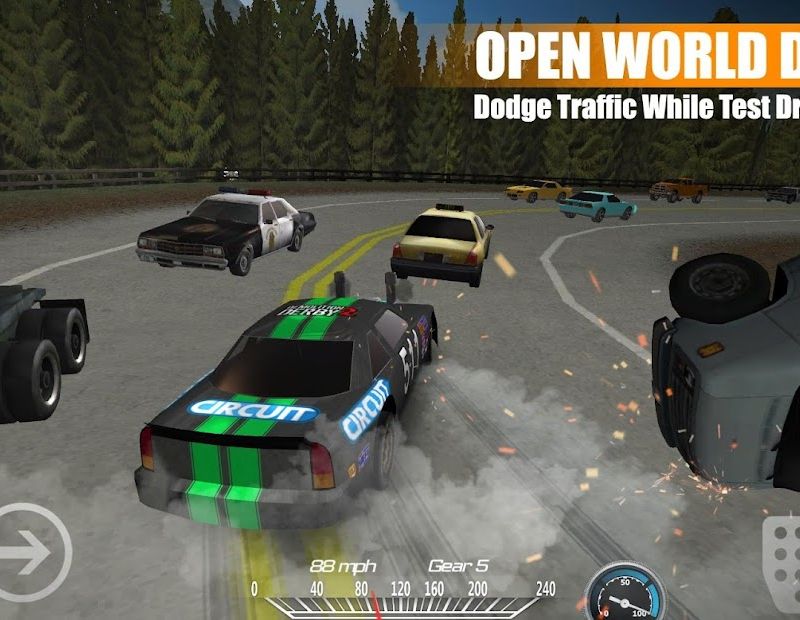This screenshot has width=800, height=620.
Task: Tap the steer right arrow button
Action: 30,552
